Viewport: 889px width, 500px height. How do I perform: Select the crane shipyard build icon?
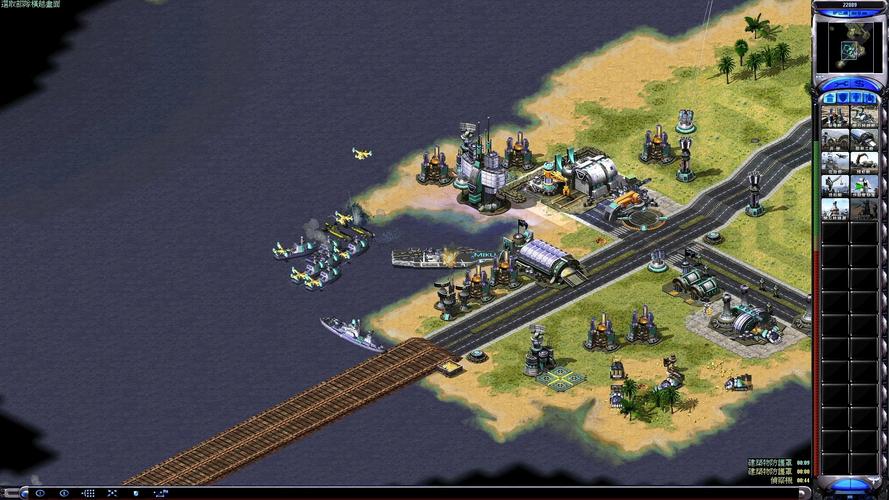pyautogui.click(x=863, y=162)
